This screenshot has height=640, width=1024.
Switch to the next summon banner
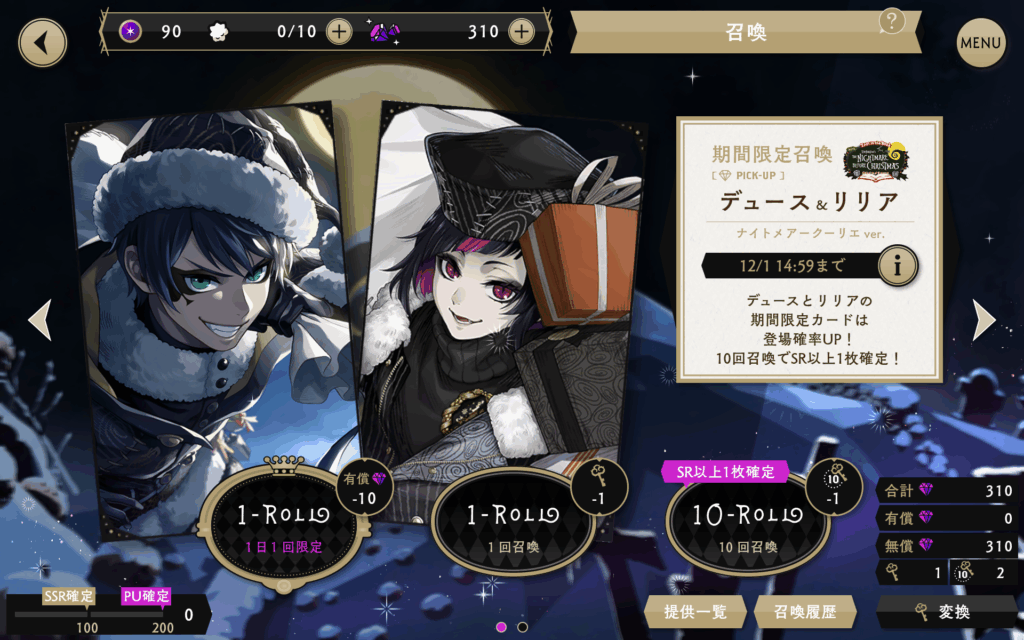tap(984, 320)
